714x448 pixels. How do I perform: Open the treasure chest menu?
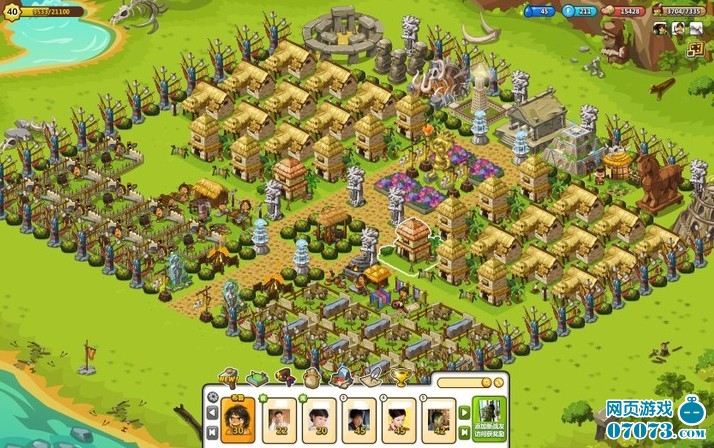click(284, 377)
